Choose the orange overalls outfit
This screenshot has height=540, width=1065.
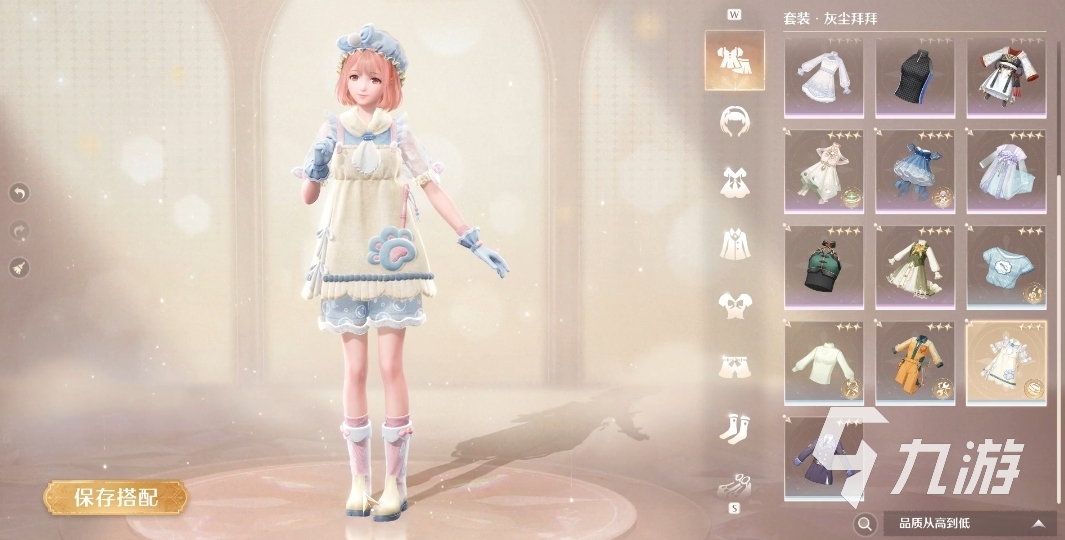click(915, 362)
